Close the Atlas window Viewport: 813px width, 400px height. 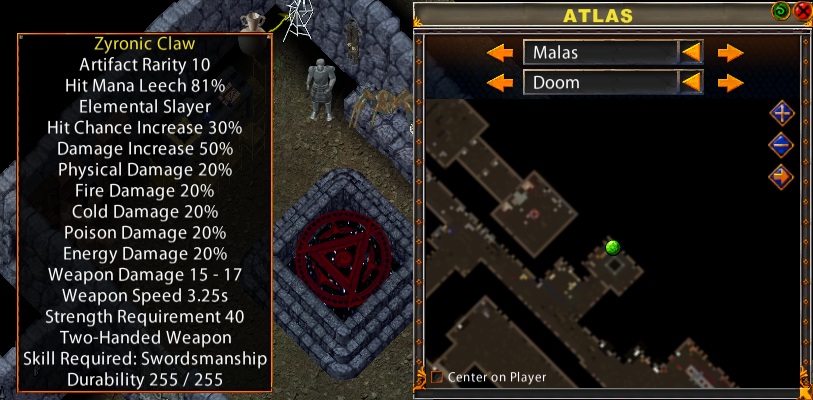click(x=802, y=12)
